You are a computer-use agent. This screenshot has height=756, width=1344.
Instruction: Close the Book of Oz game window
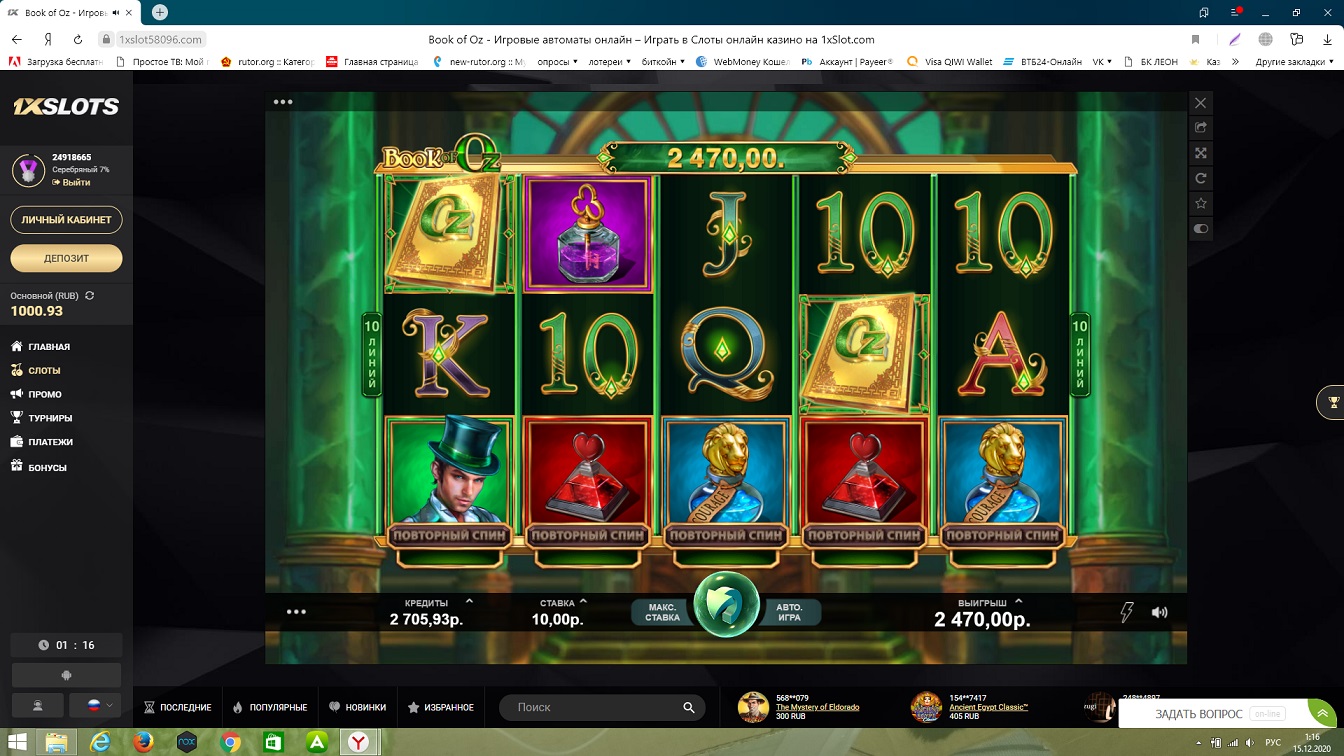pos(1201,103)
